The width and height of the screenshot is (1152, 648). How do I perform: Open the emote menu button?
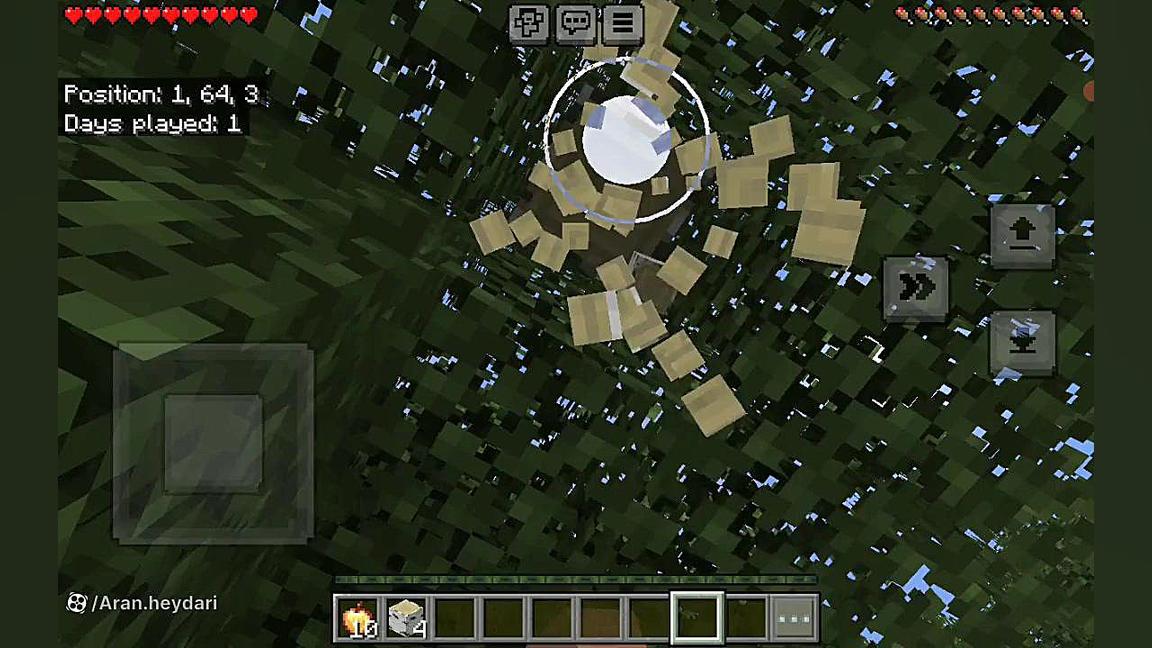(x=529, y=24)
